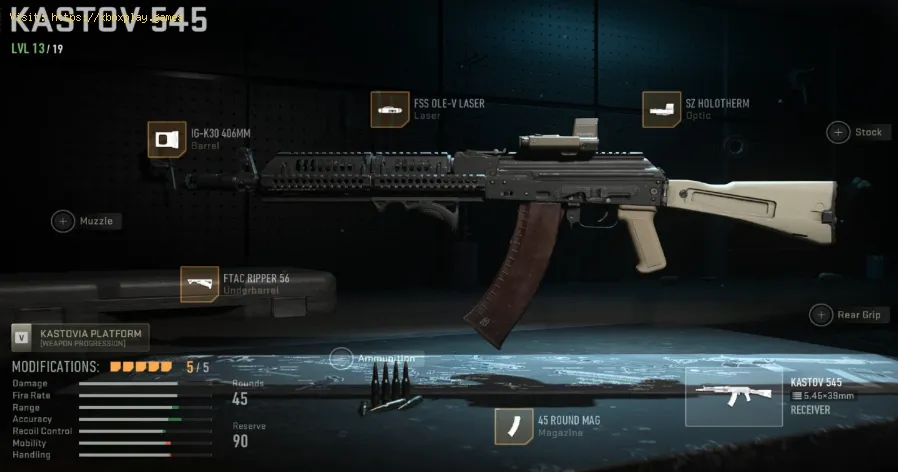Screen dimensions: 898x472
Task: Select the 45 Round Mag magazine slot
Action: click(512, 426)
